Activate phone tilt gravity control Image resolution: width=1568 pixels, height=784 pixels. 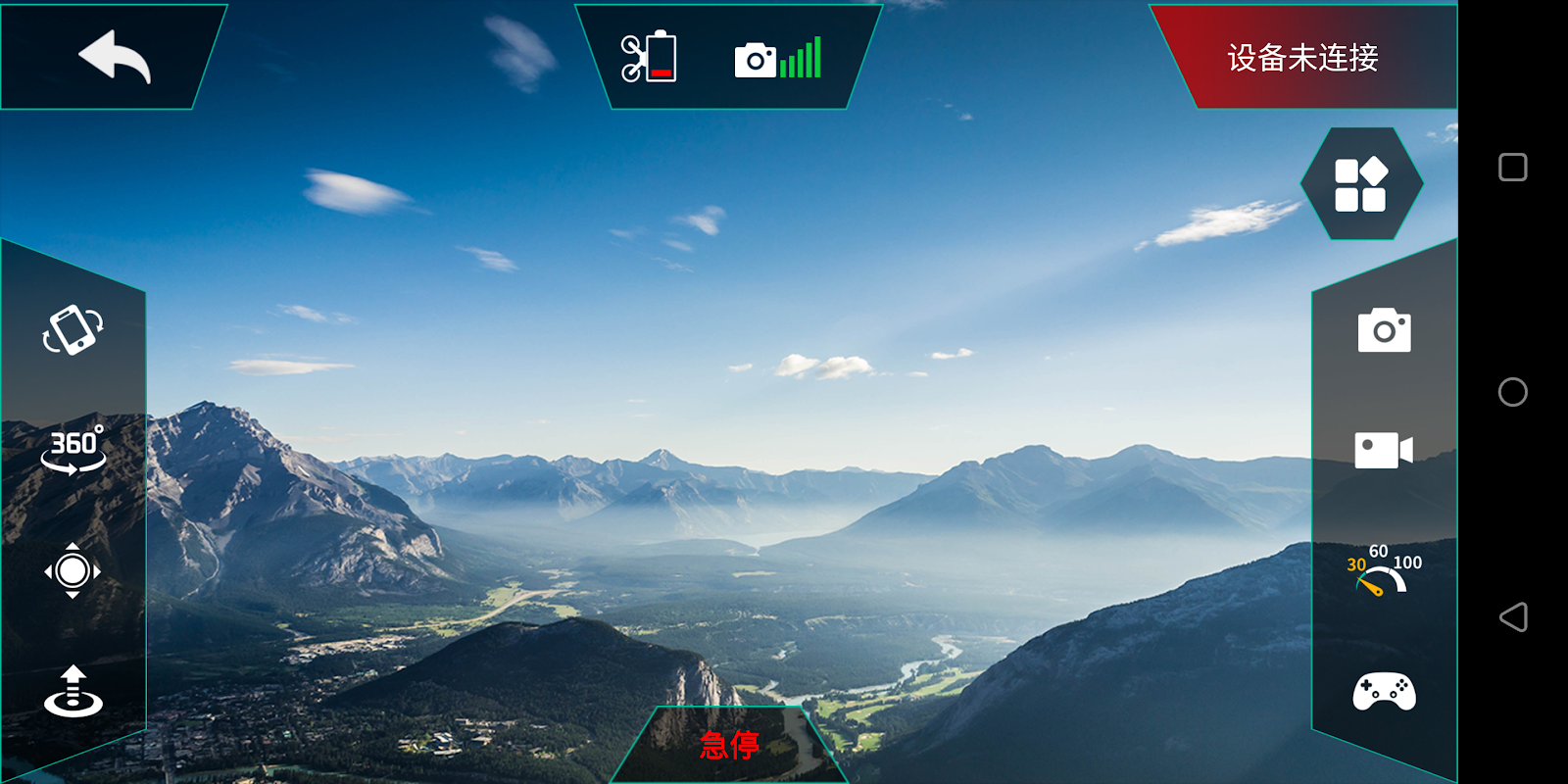point(73,329)
